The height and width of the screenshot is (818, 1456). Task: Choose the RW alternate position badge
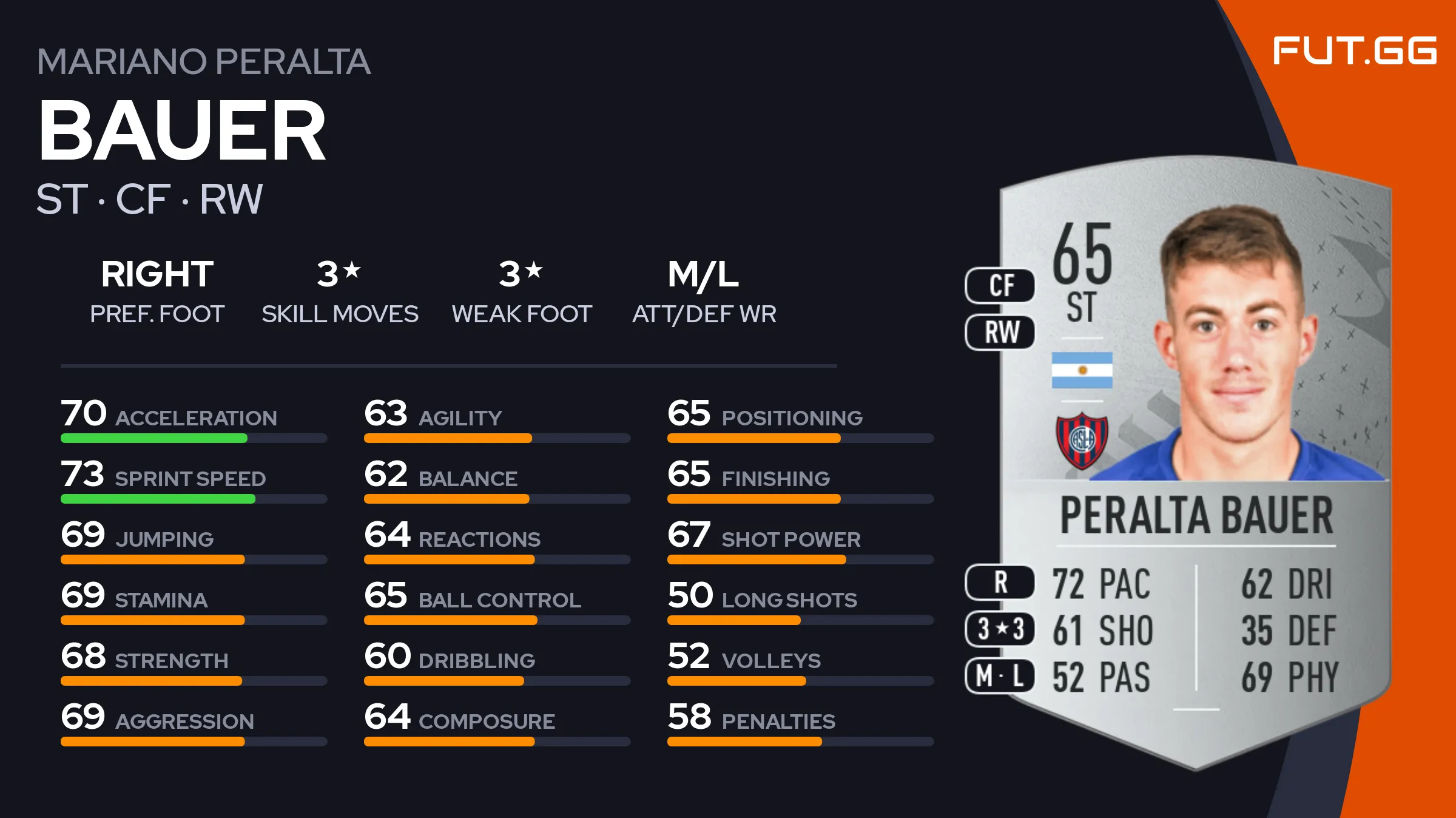tap(1000, 333)
